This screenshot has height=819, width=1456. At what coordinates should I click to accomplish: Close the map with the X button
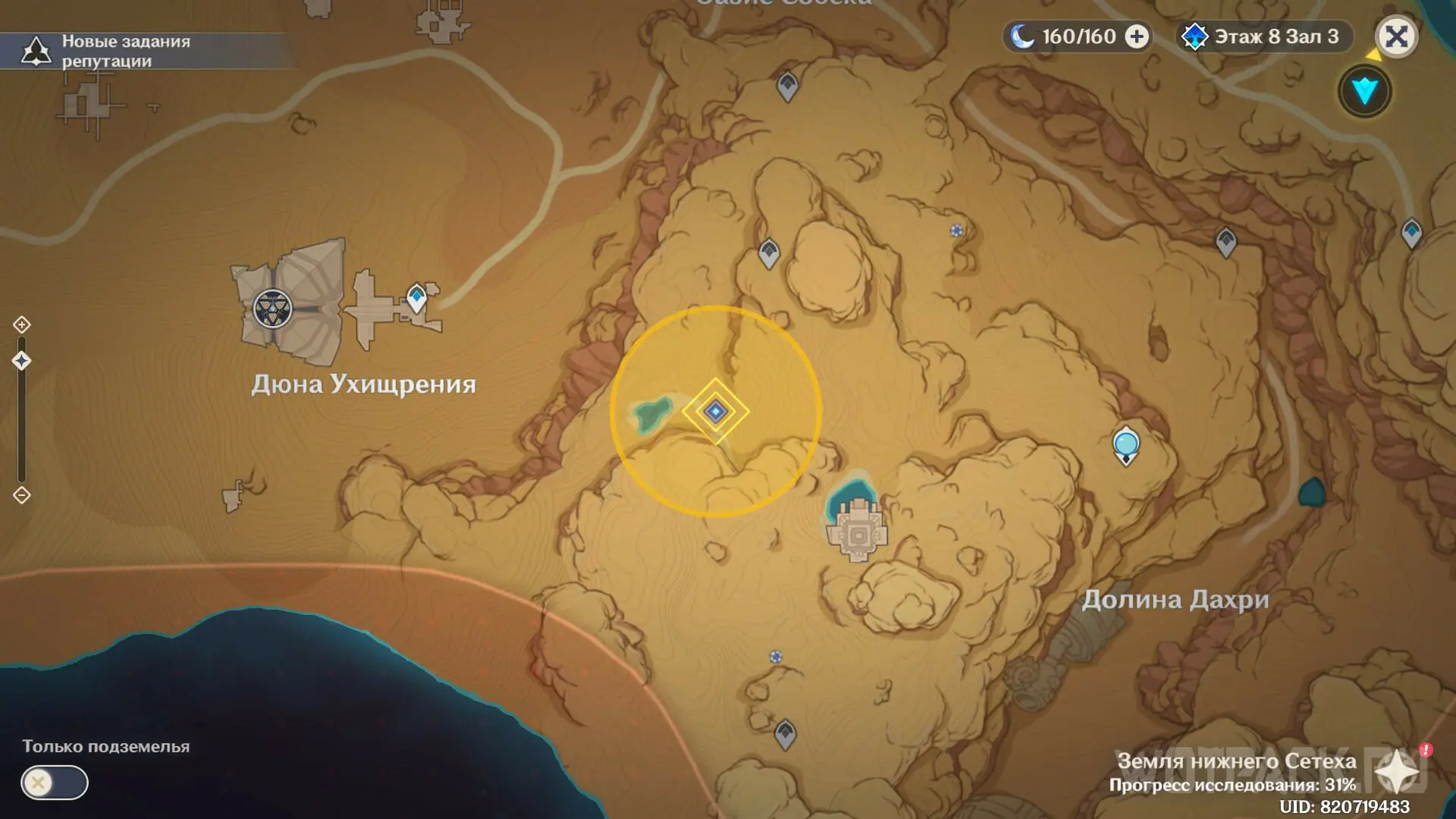tap(1396, 36)
